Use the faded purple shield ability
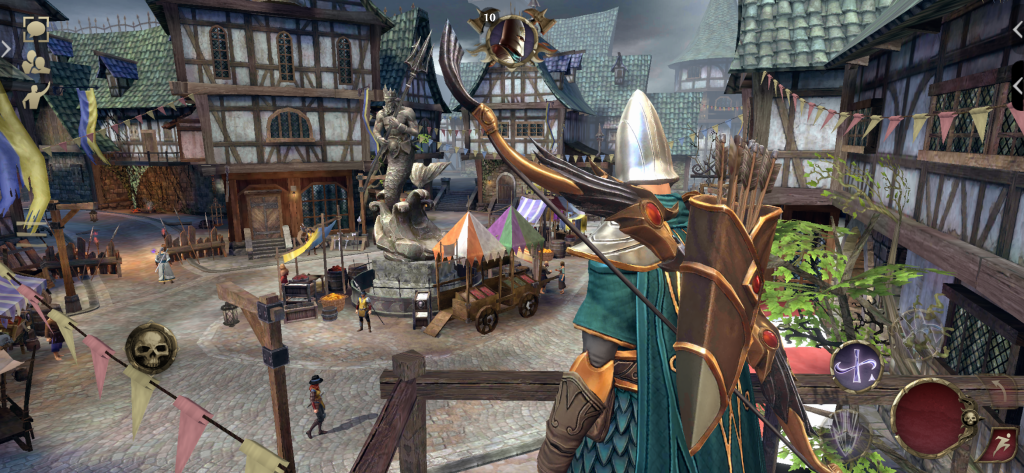The height and width of the screenshot is (473, 1024). tap(848, 431)
